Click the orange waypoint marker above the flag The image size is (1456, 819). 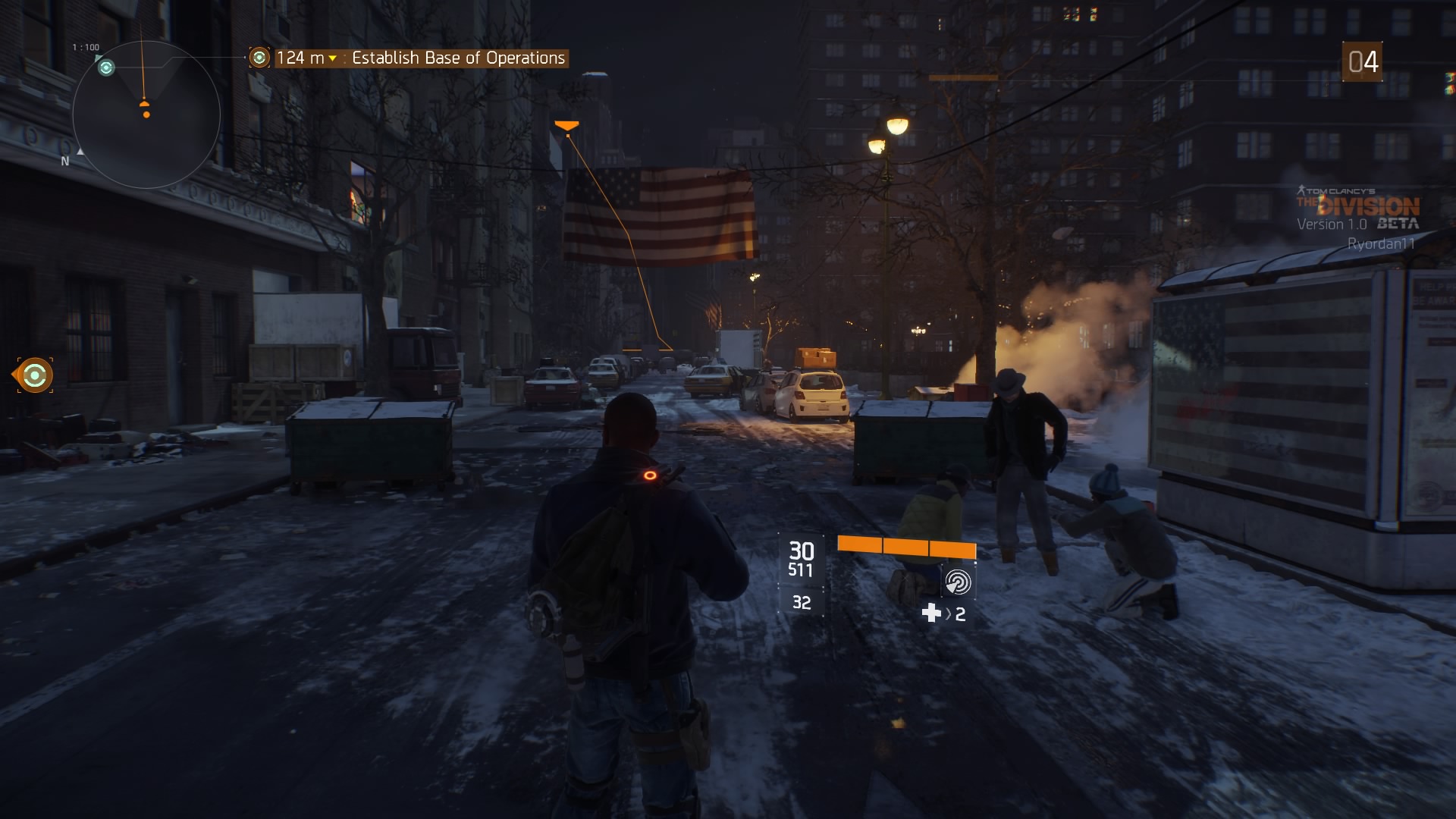[566, 126]
